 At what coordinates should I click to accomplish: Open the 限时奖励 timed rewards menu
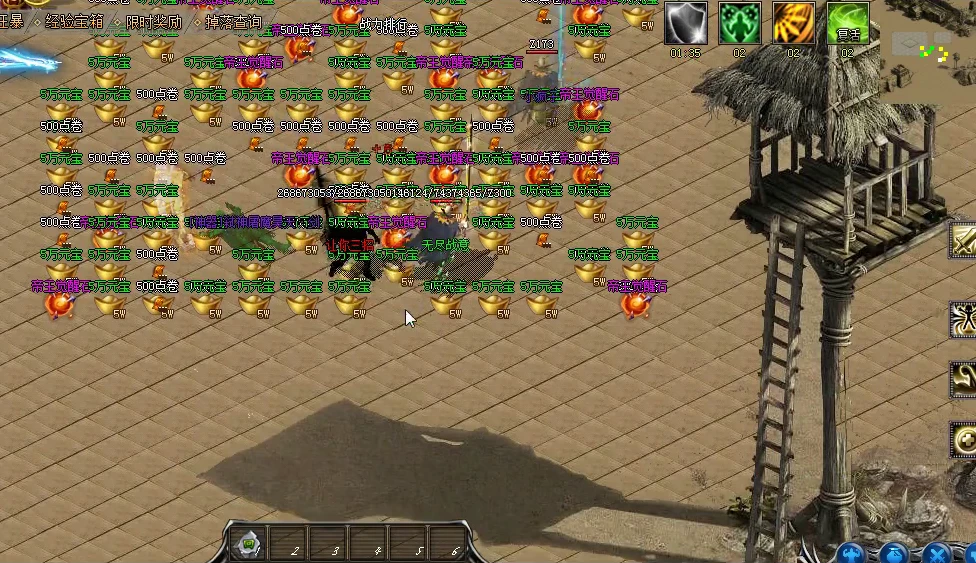point(154,21)
